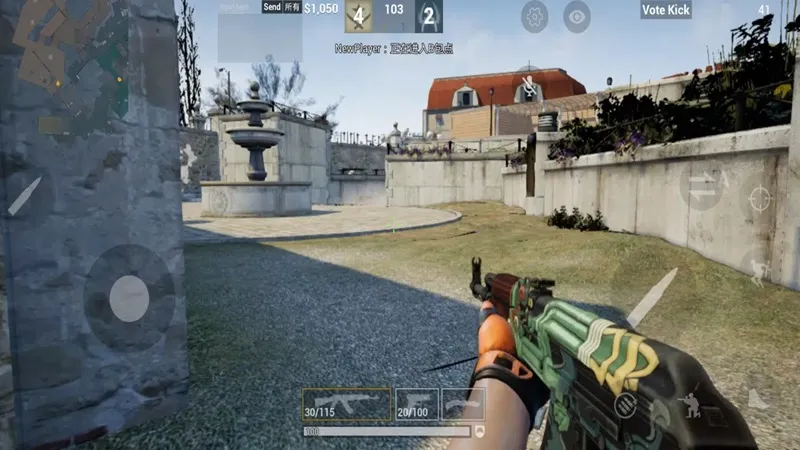Image resolution: width=800 pixels, height=450 pixels.
Task: Tap the crosshair aim button
Action: [x=760, y=198]
